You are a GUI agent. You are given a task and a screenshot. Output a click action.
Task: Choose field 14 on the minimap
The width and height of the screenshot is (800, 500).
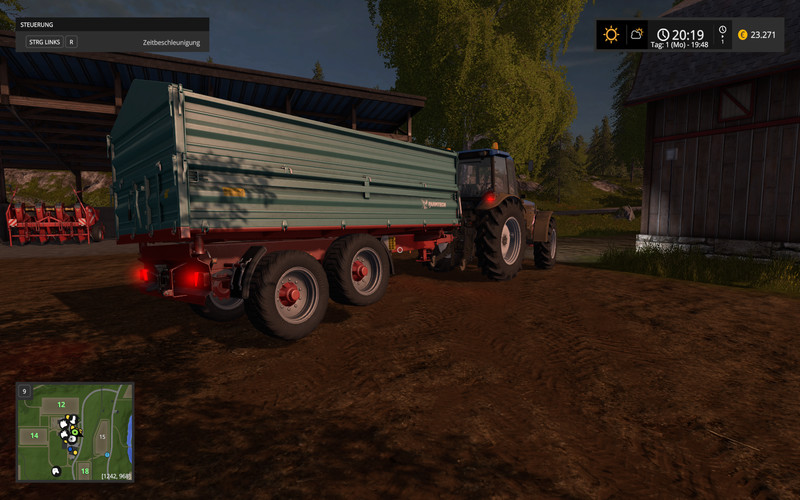(x=34, y=436)
